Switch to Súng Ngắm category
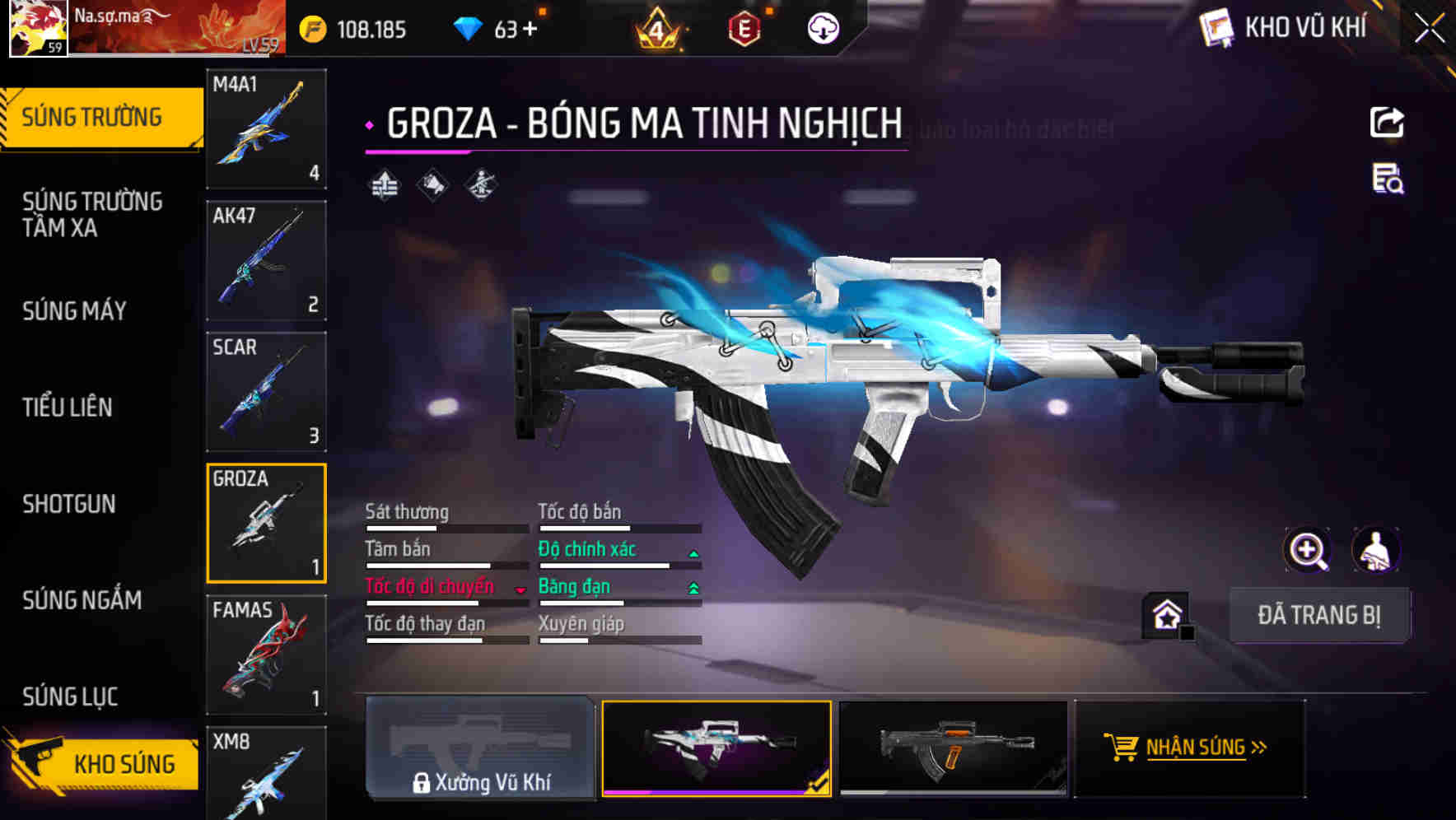The image size is (1456, 820). click(82, 600)
